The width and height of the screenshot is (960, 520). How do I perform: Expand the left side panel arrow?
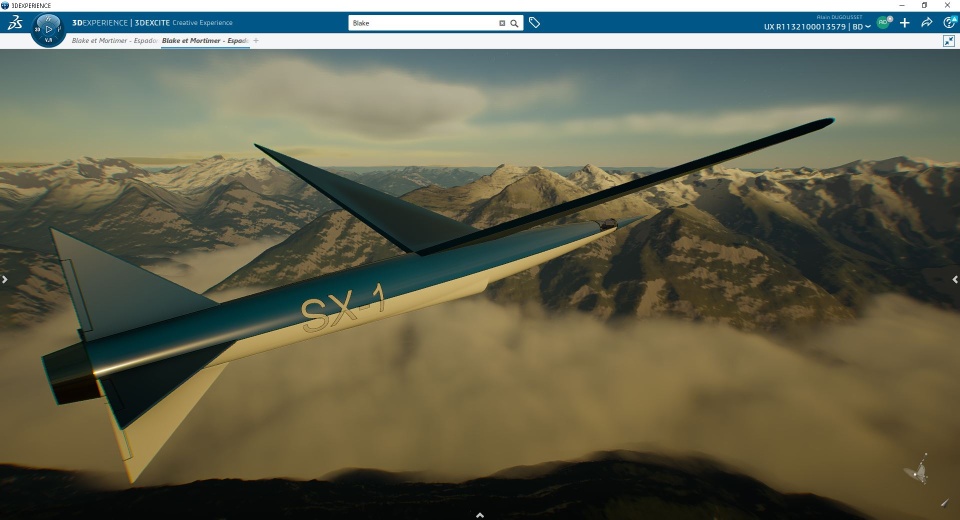[x=5, y=280]
